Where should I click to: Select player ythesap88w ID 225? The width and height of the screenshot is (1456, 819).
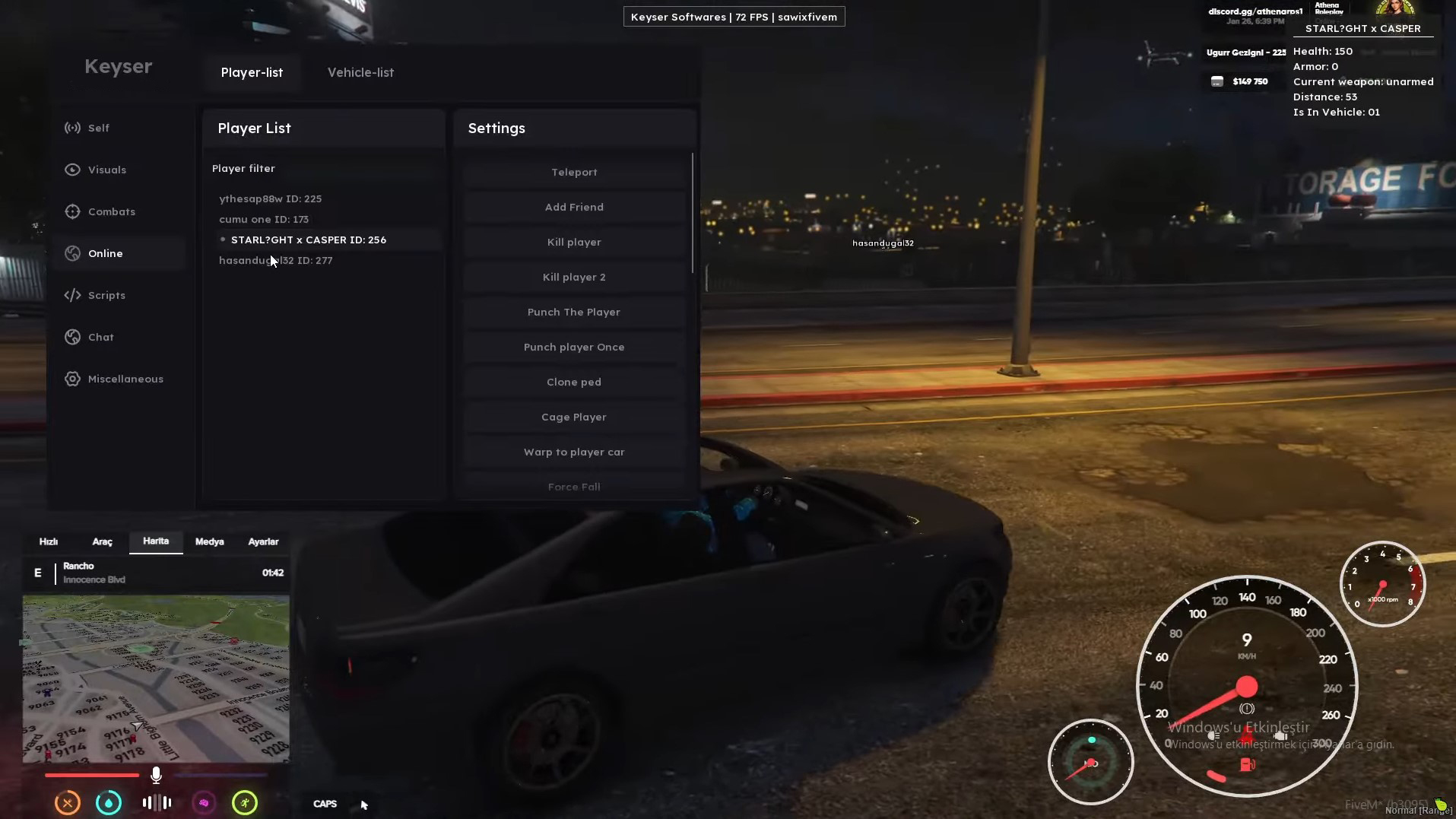tap(270, 198)
